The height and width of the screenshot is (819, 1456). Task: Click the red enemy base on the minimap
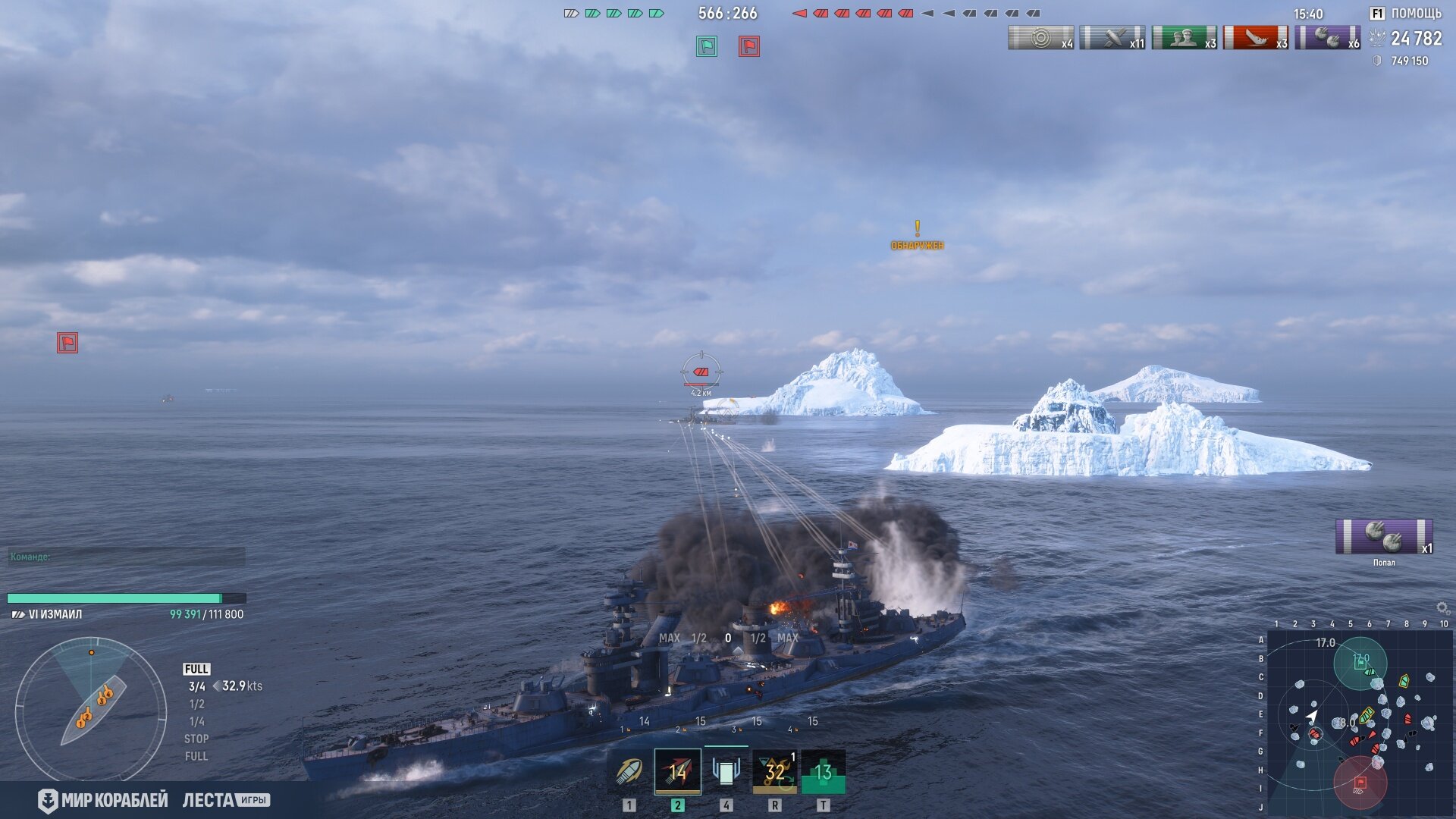point(1360,783)
